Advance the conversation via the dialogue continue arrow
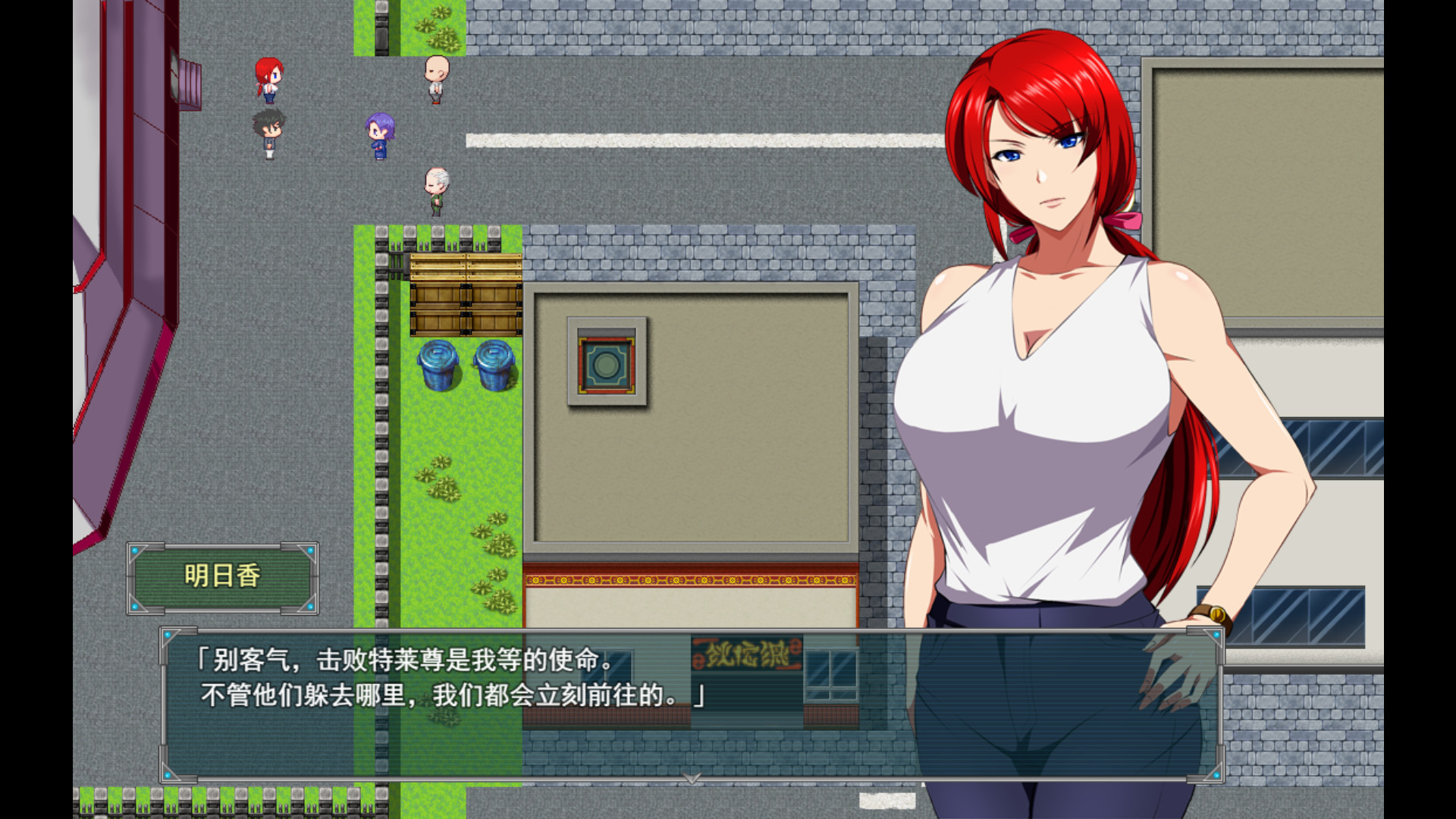The width and height of the screenshot is (1456, 819). point(691,778)
